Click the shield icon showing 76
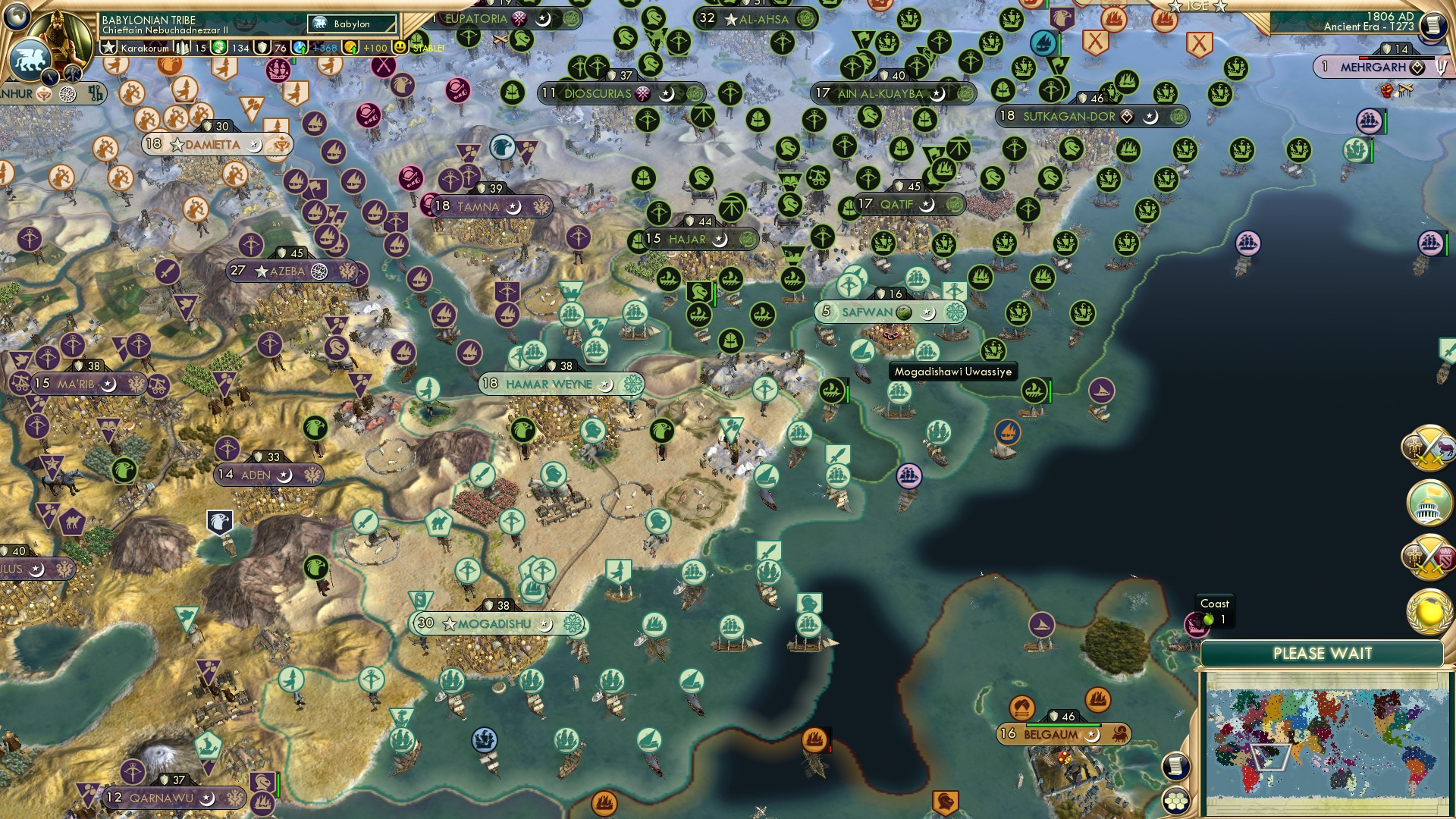Viewport: 1456px width, 819px height. pos(262,48)
